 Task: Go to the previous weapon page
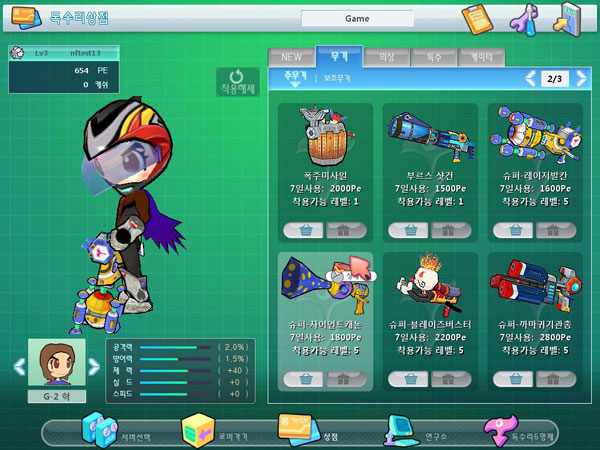(x=531, y=78)
